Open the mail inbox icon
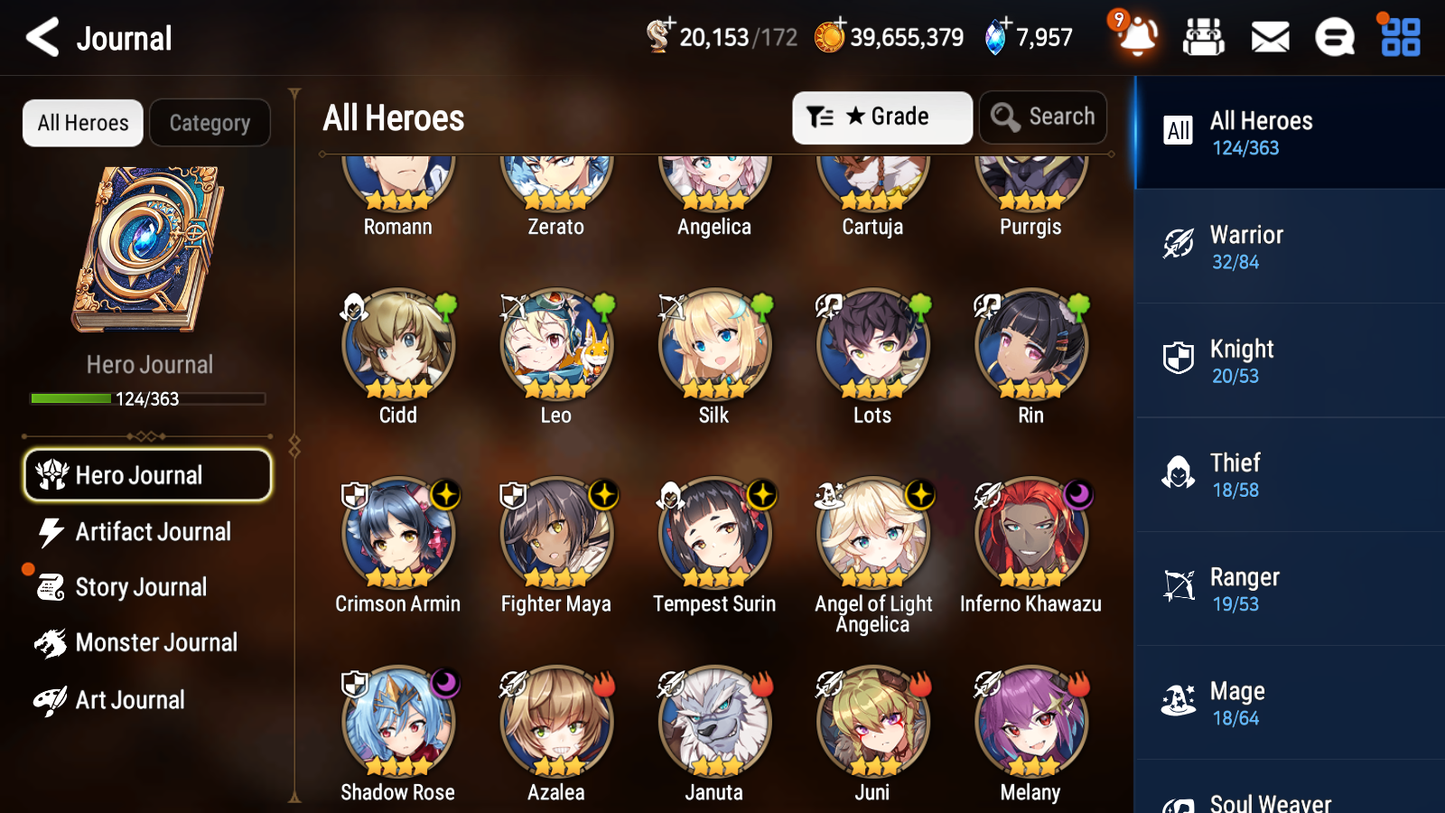1445x813 pixels. [x=1269, y=36]
